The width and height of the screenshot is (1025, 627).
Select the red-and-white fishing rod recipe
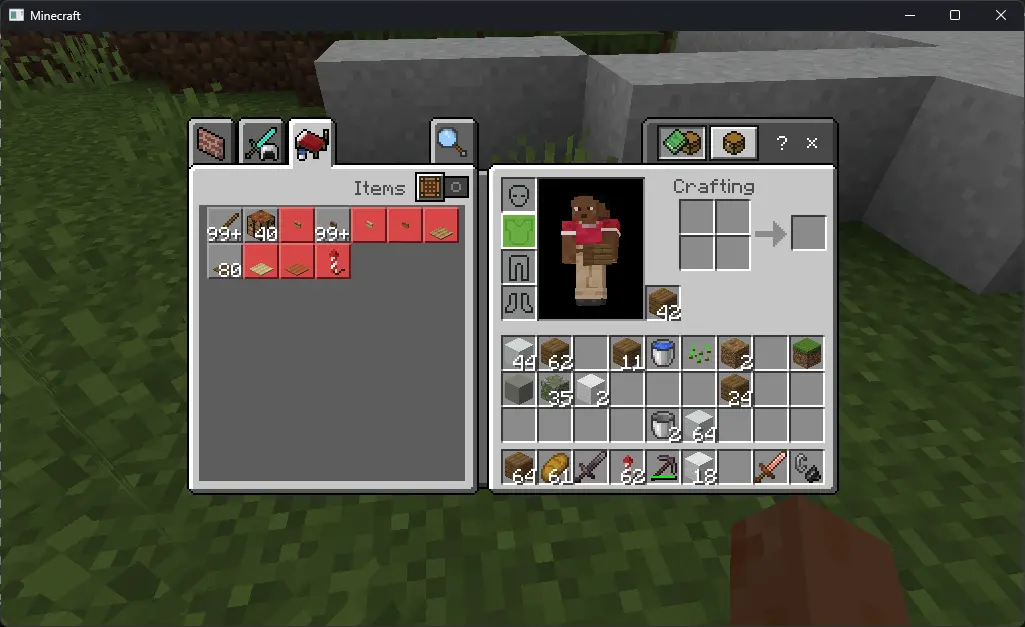point(333,261)
